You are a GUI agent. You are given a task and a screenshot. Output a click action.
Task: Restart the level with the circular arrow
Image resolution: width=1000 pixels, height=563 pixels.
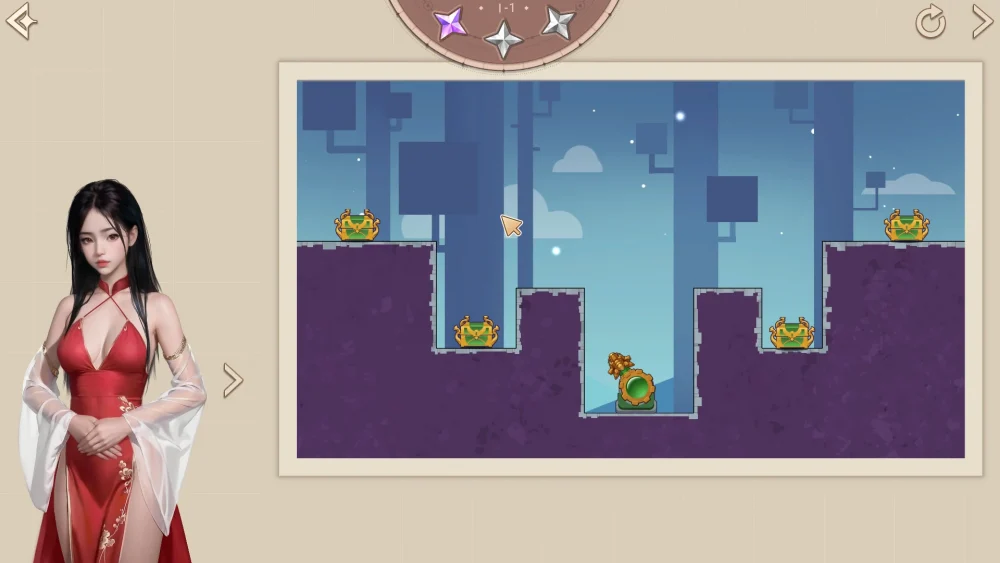(930, 22)
